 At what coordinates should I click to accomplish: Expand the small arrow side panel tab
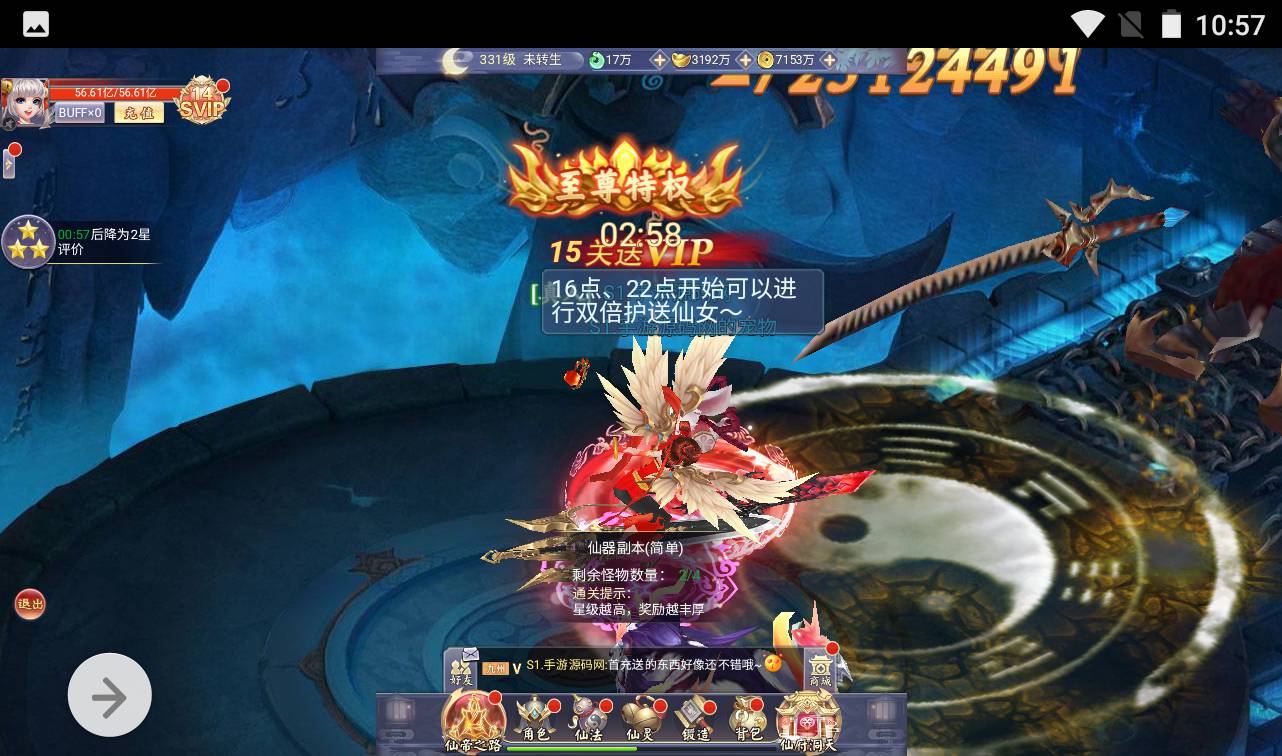pyautogui.click(x=9, y=162)
